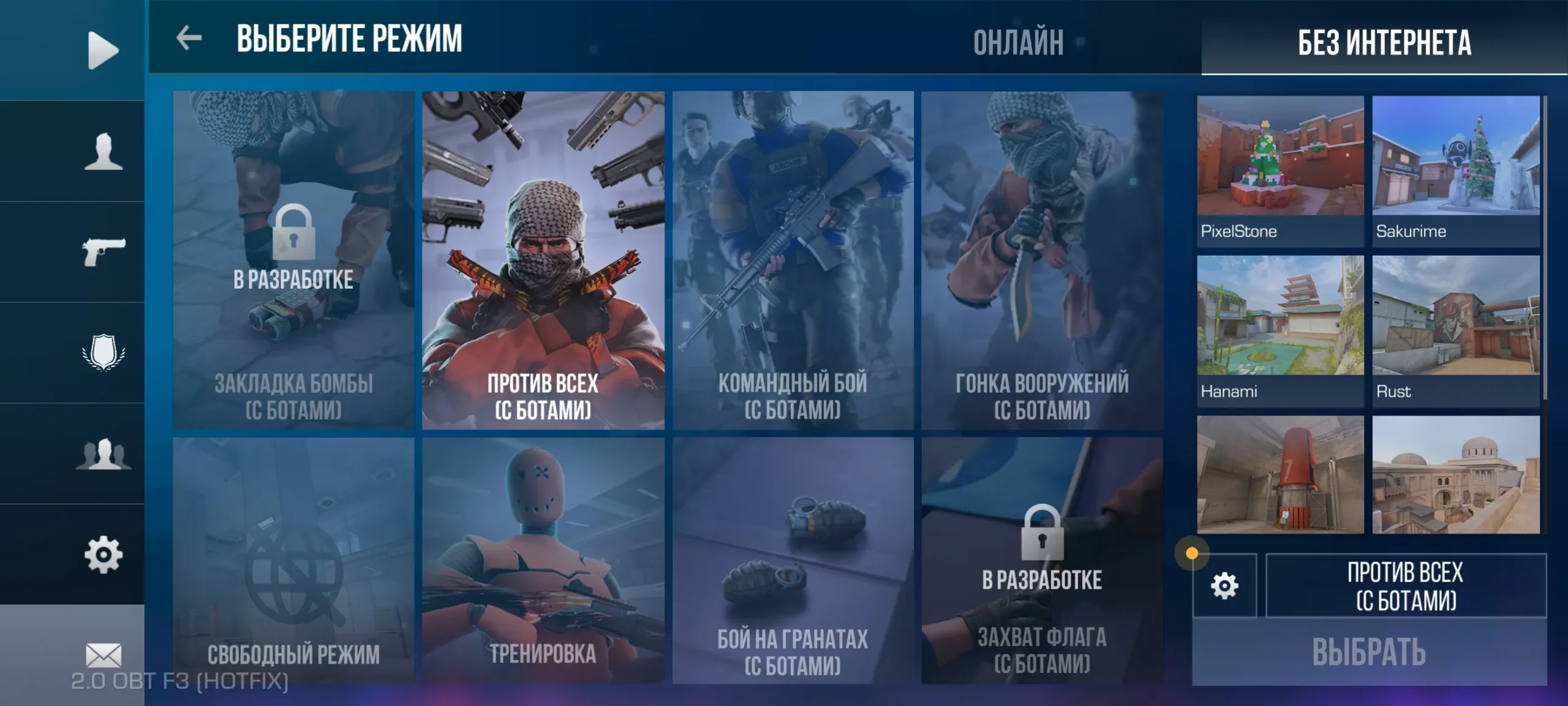1568x706 pixels.
Task: Open the mail envelope icon
Action: [x=104, y=655]
